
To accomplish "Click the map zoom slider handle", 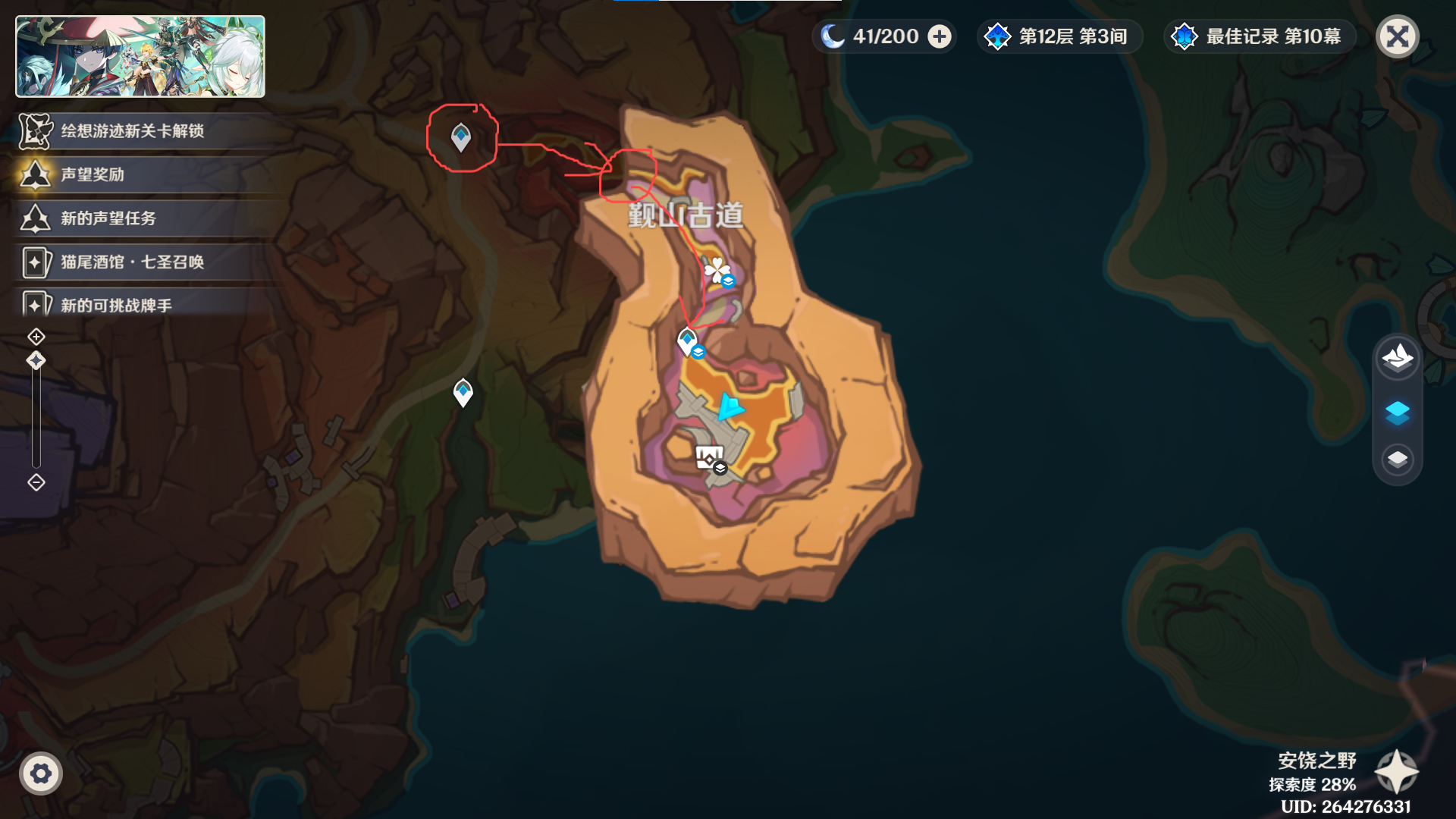I will point(36,361).
